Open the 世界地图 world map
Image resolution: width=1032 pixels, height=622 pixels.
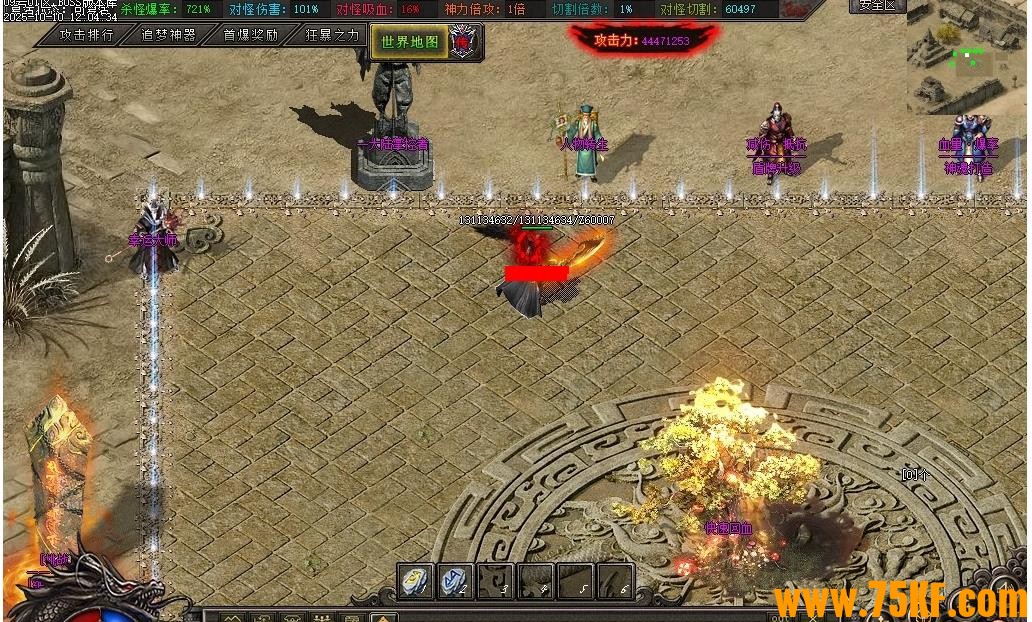point(410,42)
